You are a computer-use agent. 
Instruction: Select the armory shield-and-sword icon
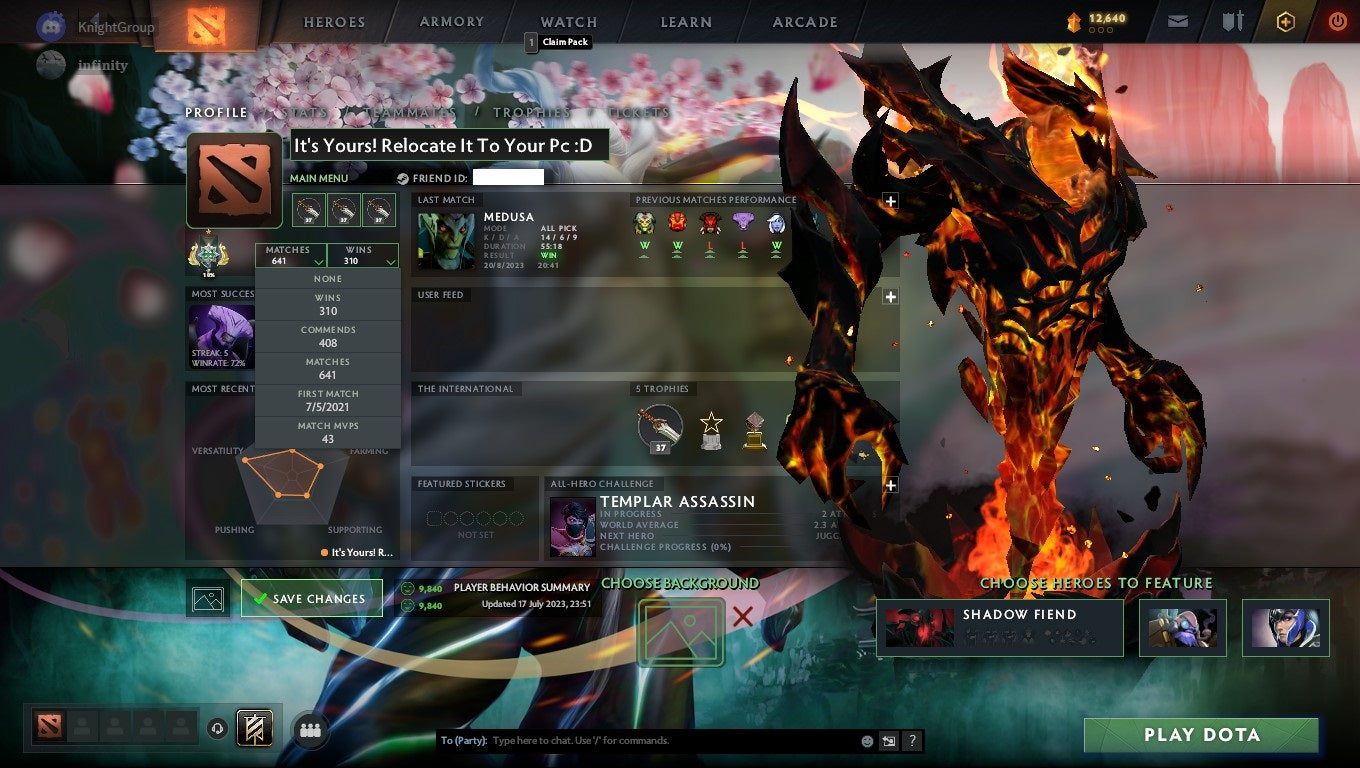coord(1233,21)
